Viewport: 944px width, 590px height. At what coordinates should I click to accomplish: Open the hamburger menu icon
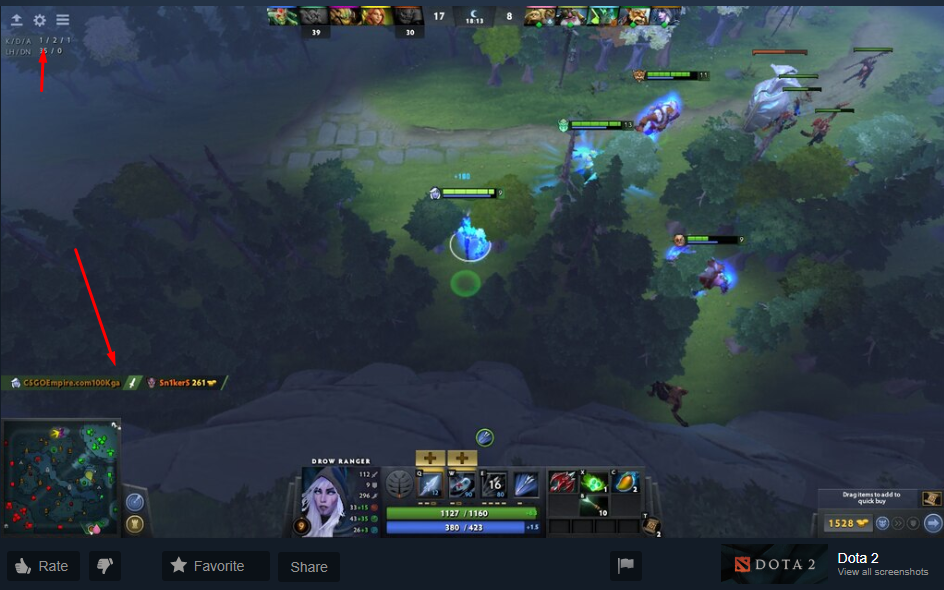[63, 20]
